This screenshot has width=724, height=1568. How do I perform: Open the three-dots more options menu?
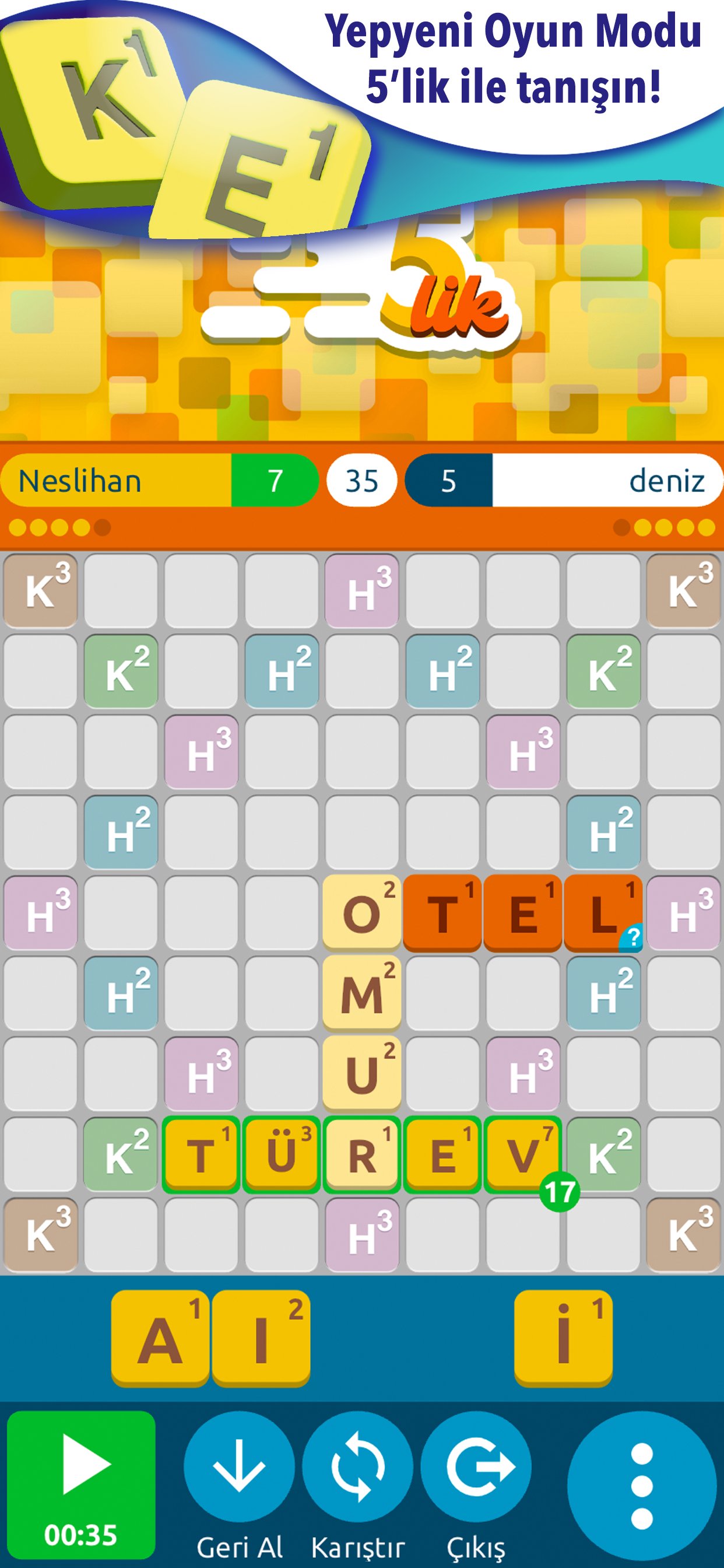[641, 1486]
